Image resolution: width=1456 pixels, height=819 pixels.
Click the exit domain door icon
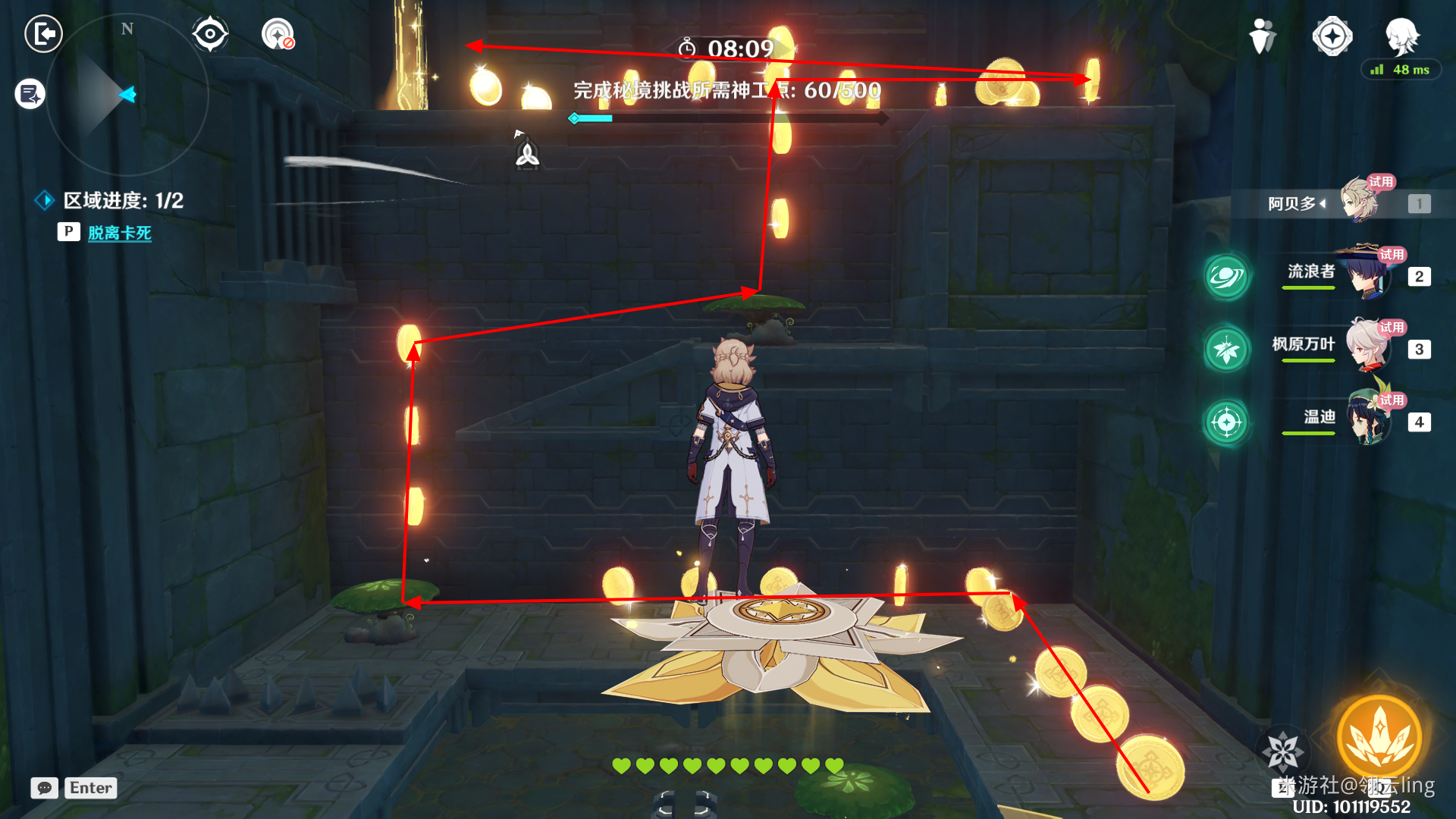[x=43, y=34]
